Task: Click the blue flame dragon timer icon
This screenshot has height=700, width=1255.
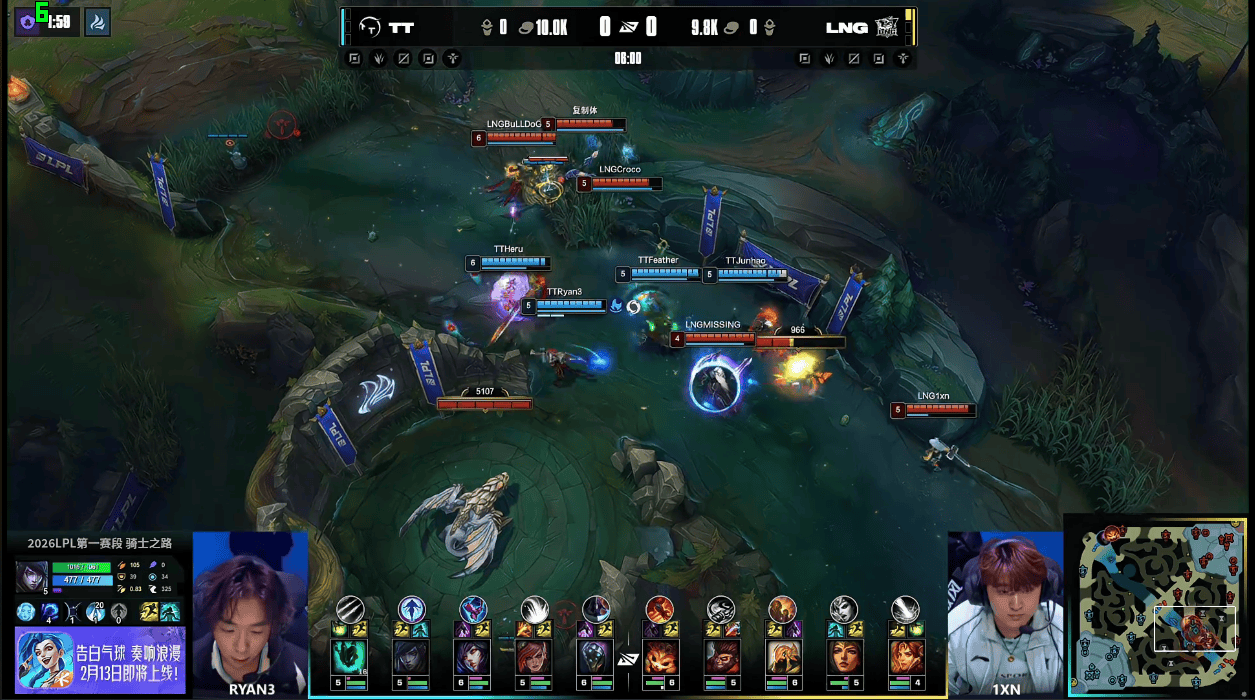Action: coord(97,22)
